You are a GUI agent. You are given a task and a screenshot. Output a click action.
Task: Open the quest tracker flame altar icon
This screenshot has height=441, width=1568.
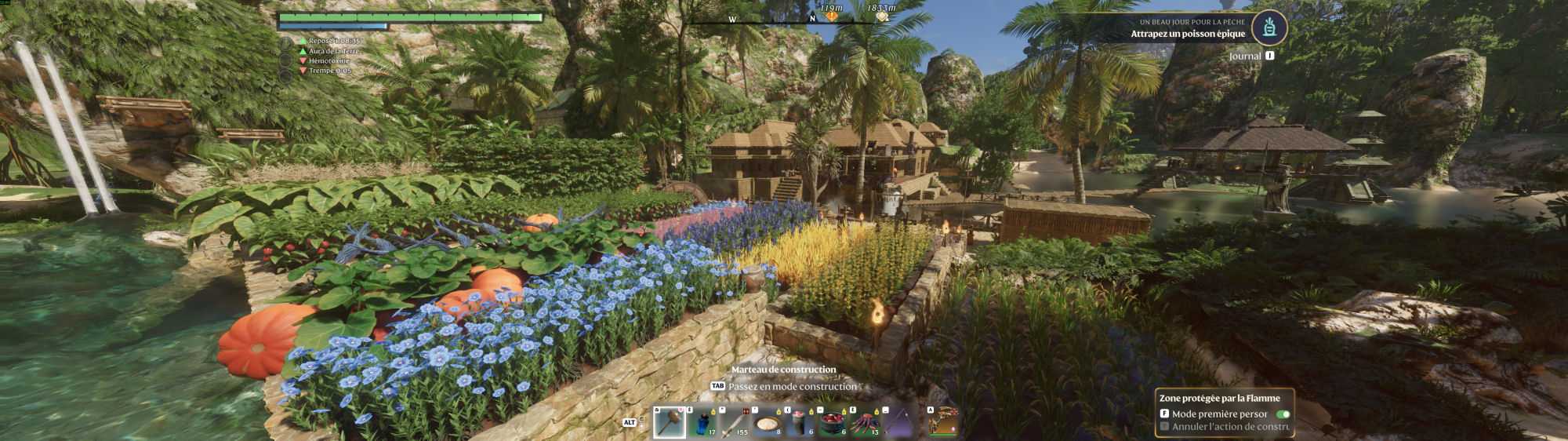coord(1269,28)
